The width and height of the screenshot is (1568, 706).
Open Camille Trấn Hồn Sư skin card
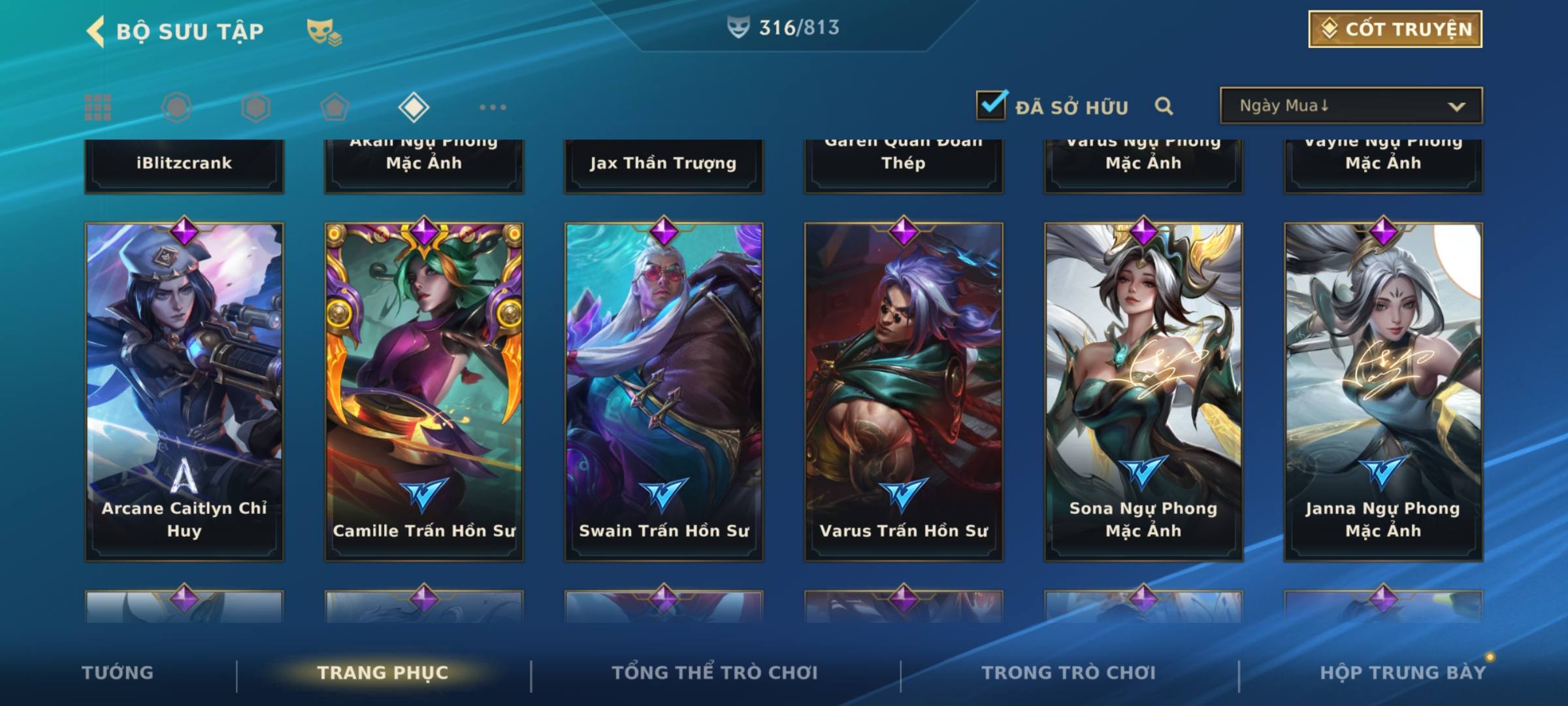coord(424,391)
